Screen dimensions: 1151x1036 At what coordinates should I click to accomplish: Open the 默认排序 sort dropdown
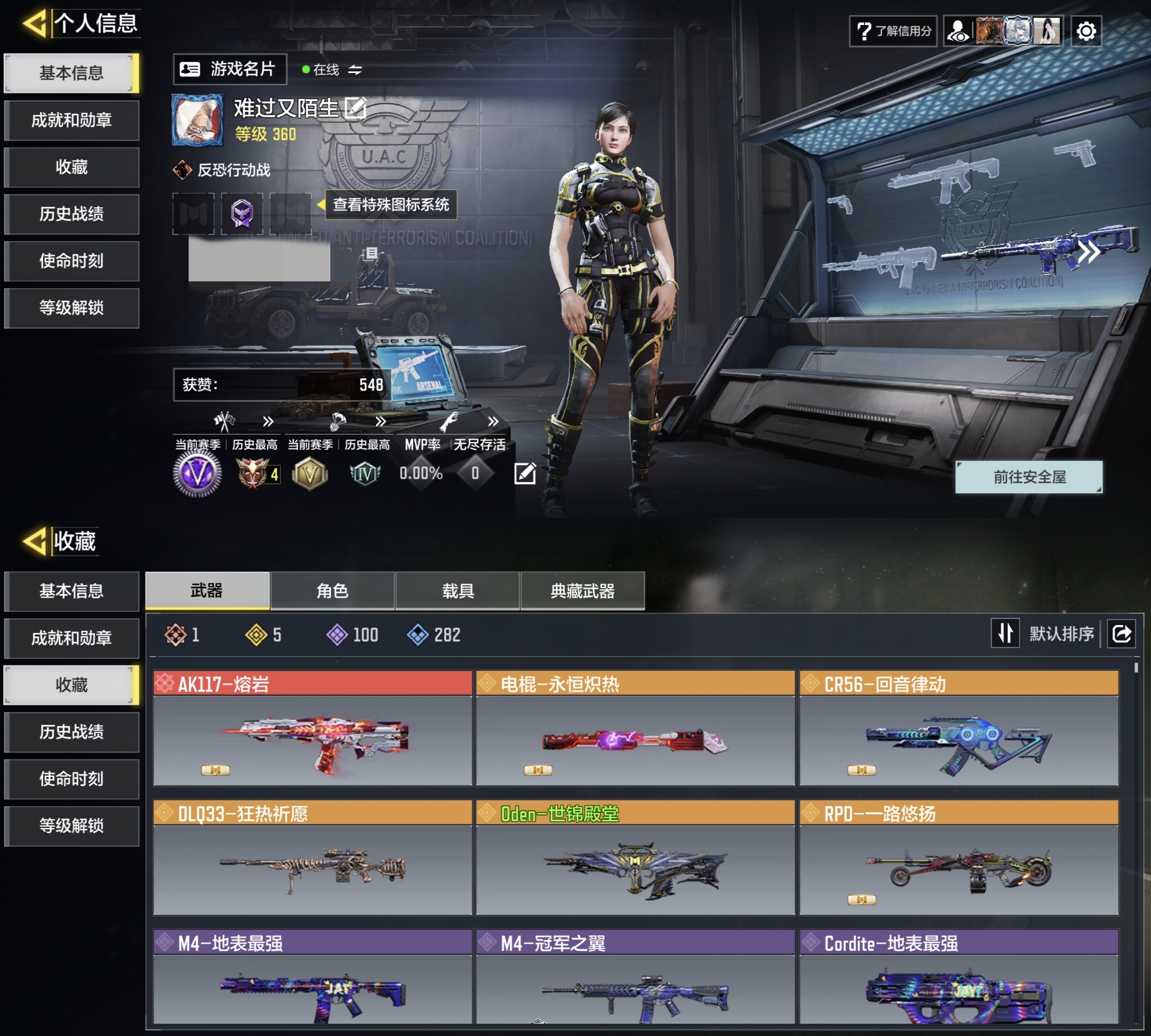(x=1061, y=633)
